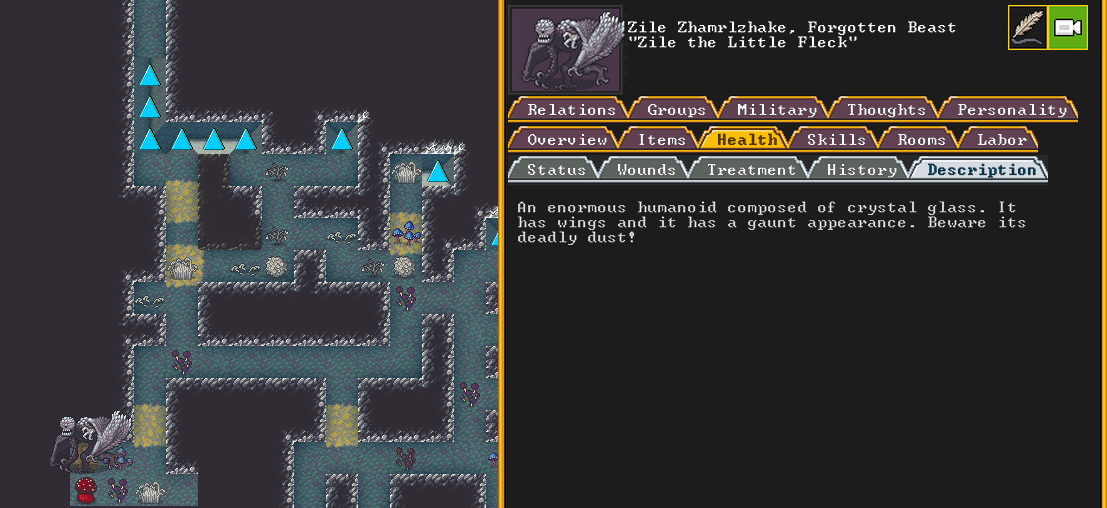This screenshot has width=1107, height=508.
Task: Switch to the Skills tab
Action: pyautogui.click(x=836, y=140)
